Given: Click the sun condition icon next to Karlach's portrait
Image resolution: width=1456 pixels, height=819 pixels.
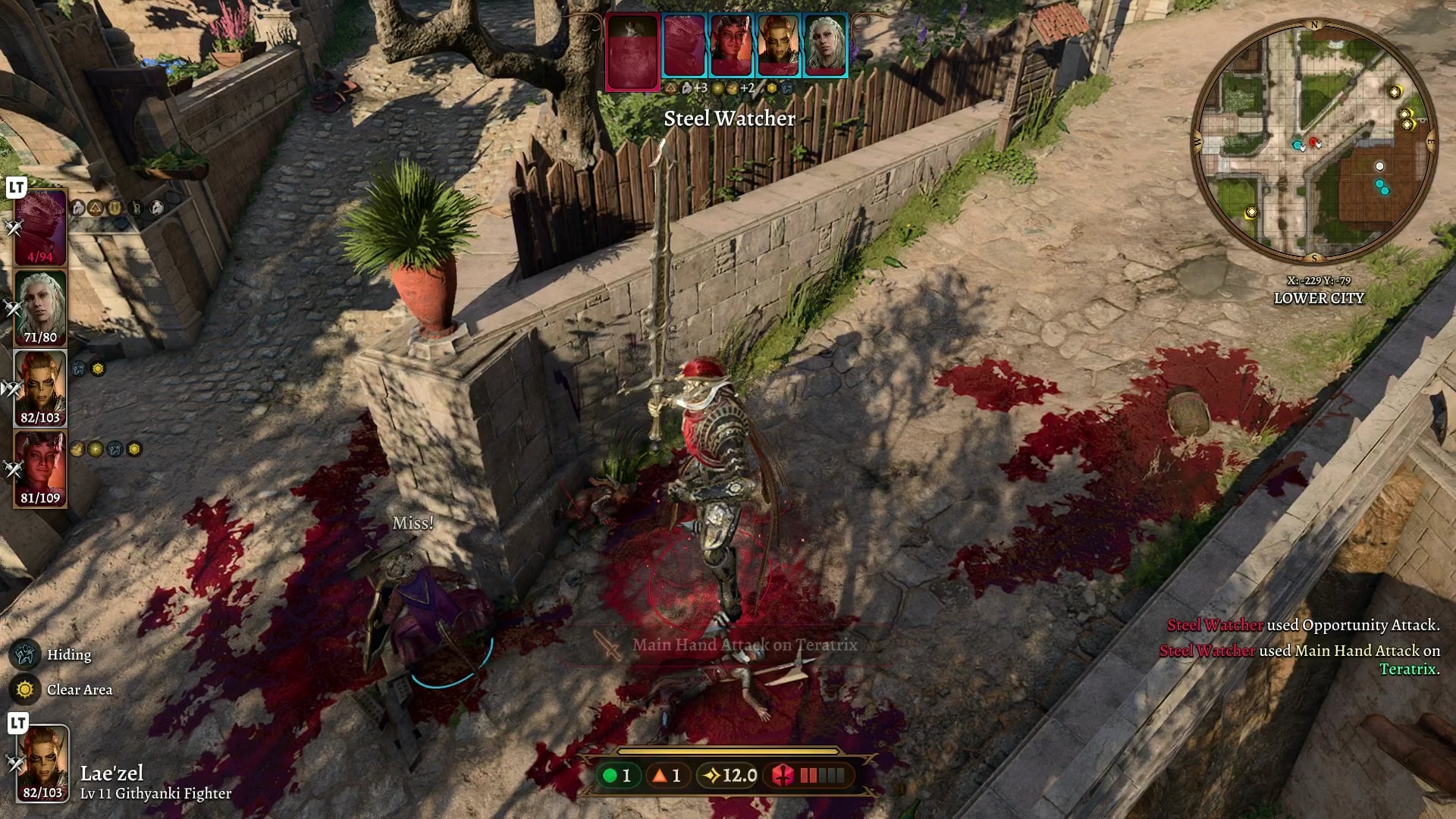Looking at the screenshot, I should pyautogui.click(x=97, y=368).
